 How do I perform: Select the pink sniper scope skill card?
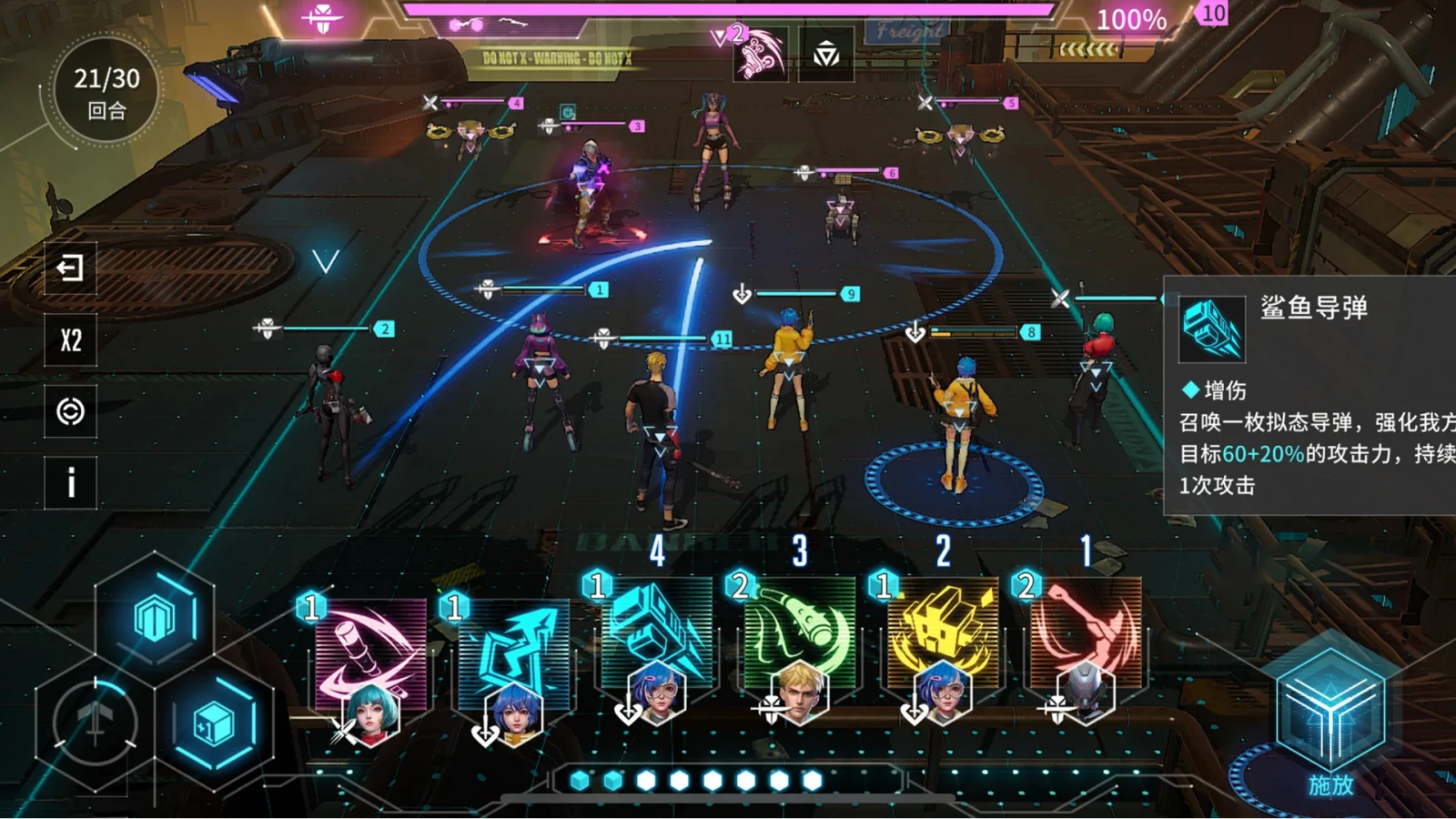click(369, 657)
